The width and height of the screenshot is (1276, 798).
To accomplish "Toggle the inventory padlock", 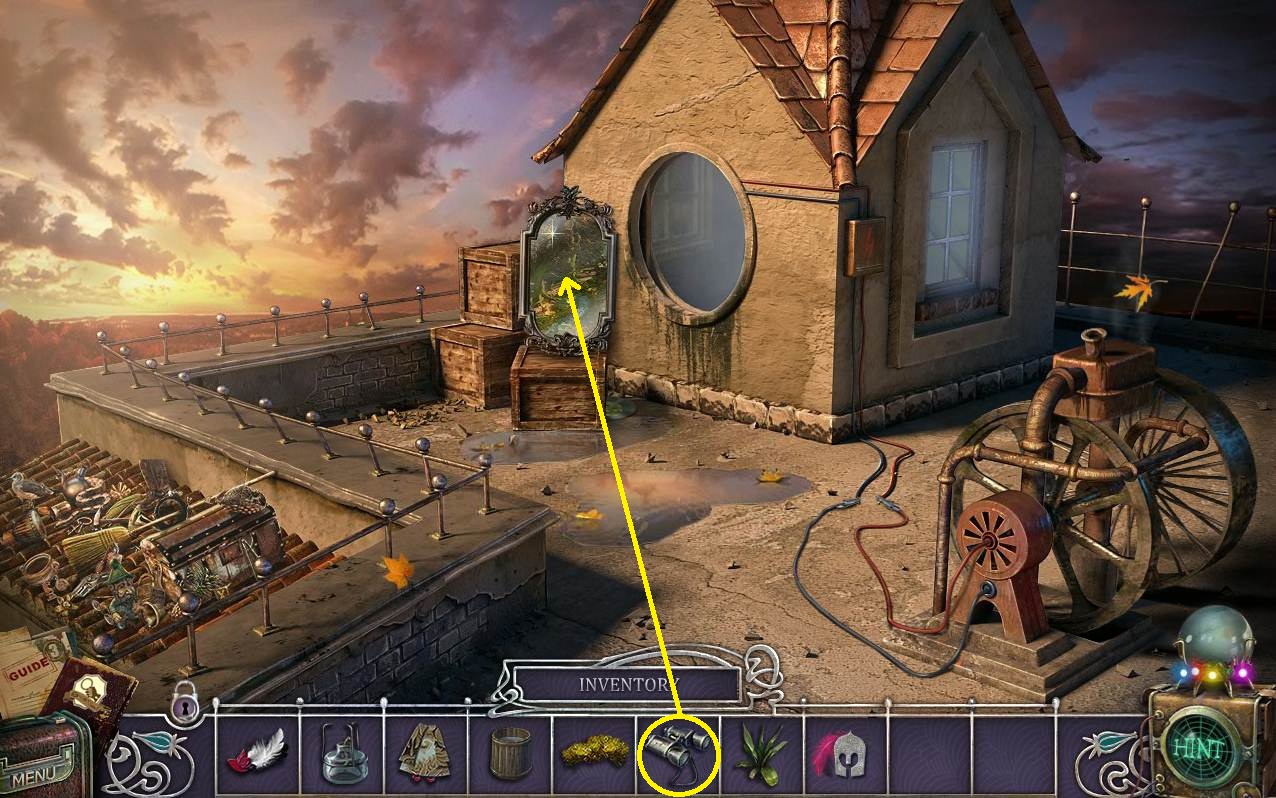I will point(185,701).
